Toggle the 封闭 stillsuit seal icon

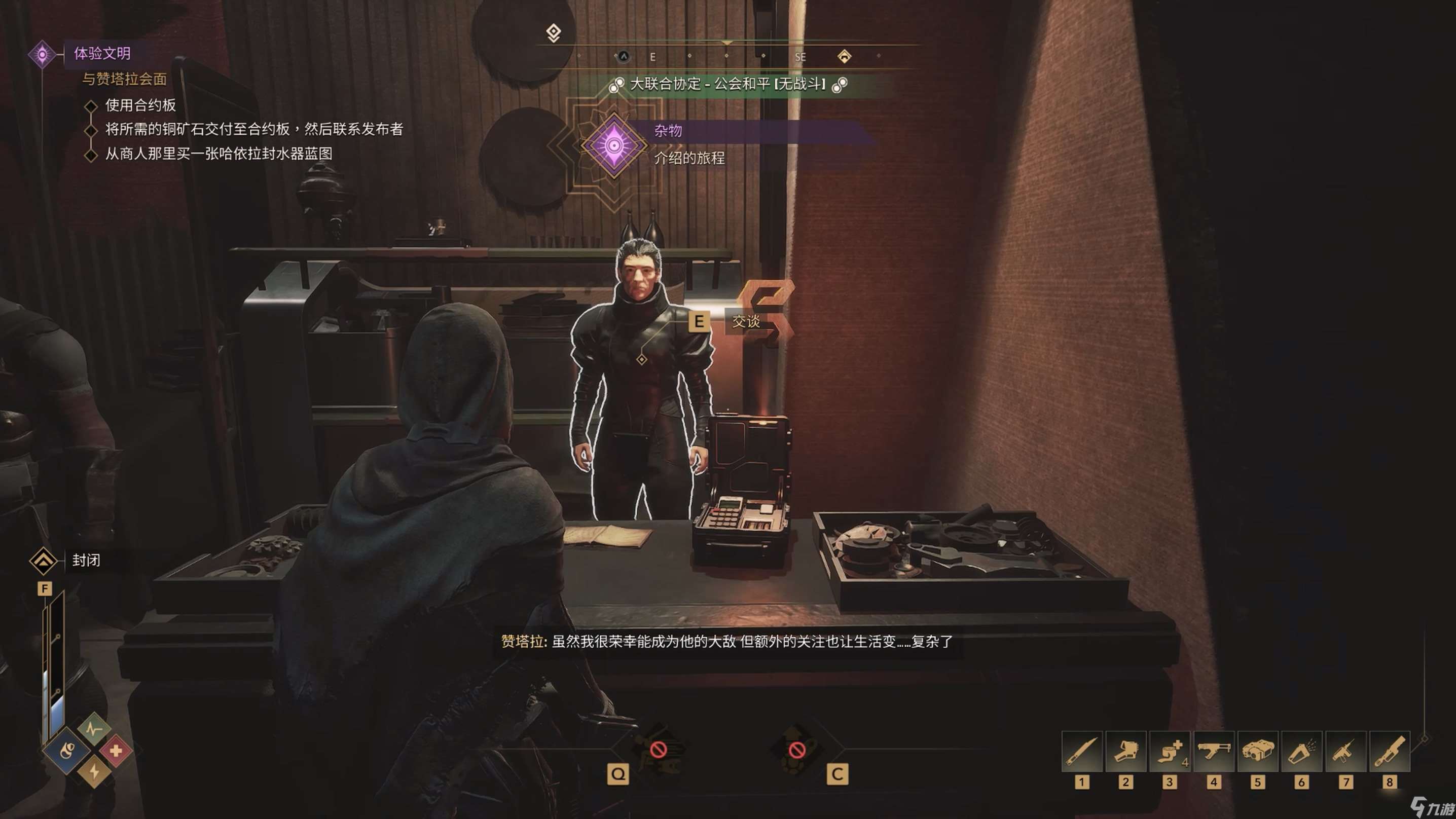(x=44, y=561)
